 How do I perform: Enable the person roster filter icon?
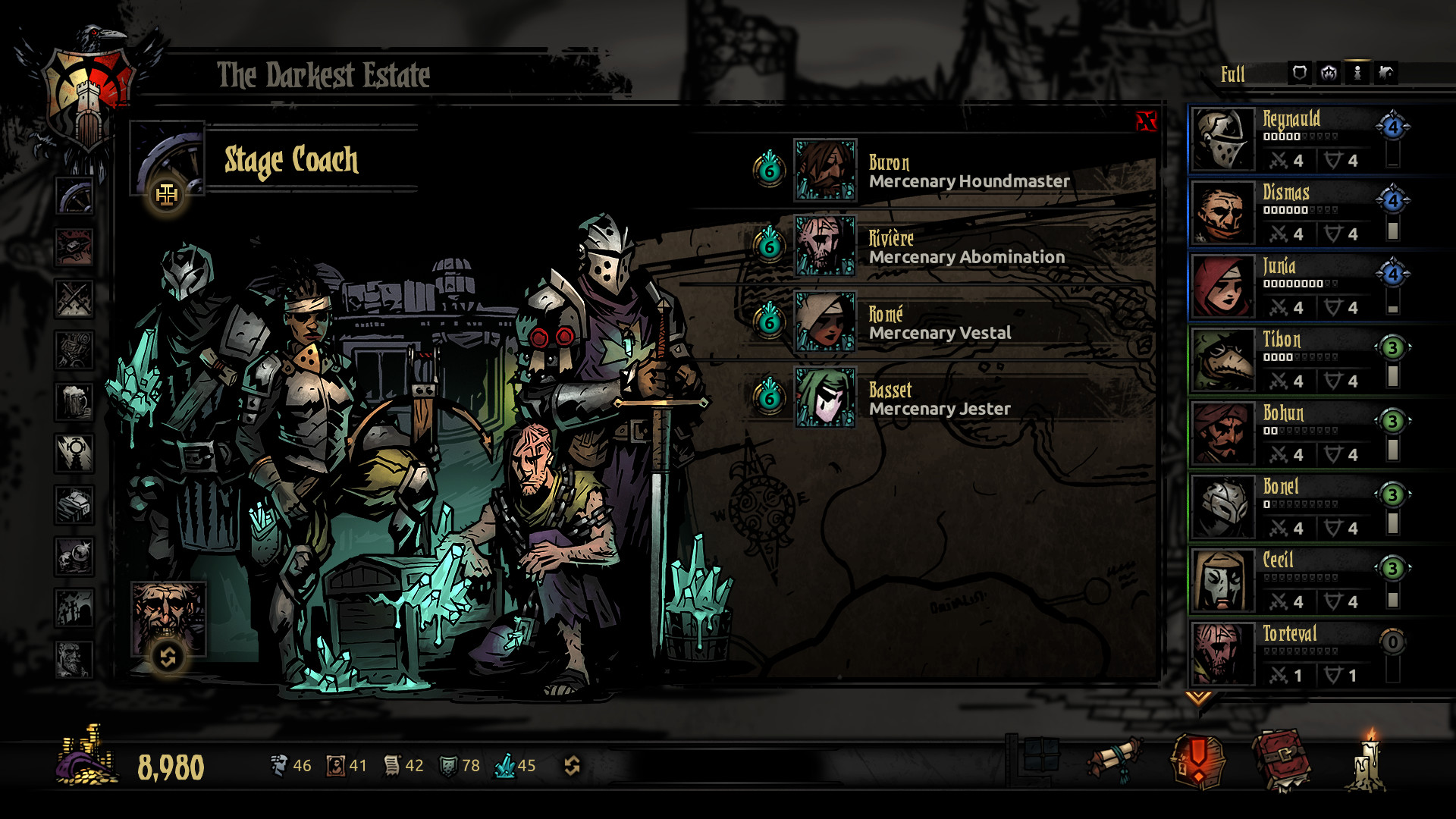tap(1357, 74)
